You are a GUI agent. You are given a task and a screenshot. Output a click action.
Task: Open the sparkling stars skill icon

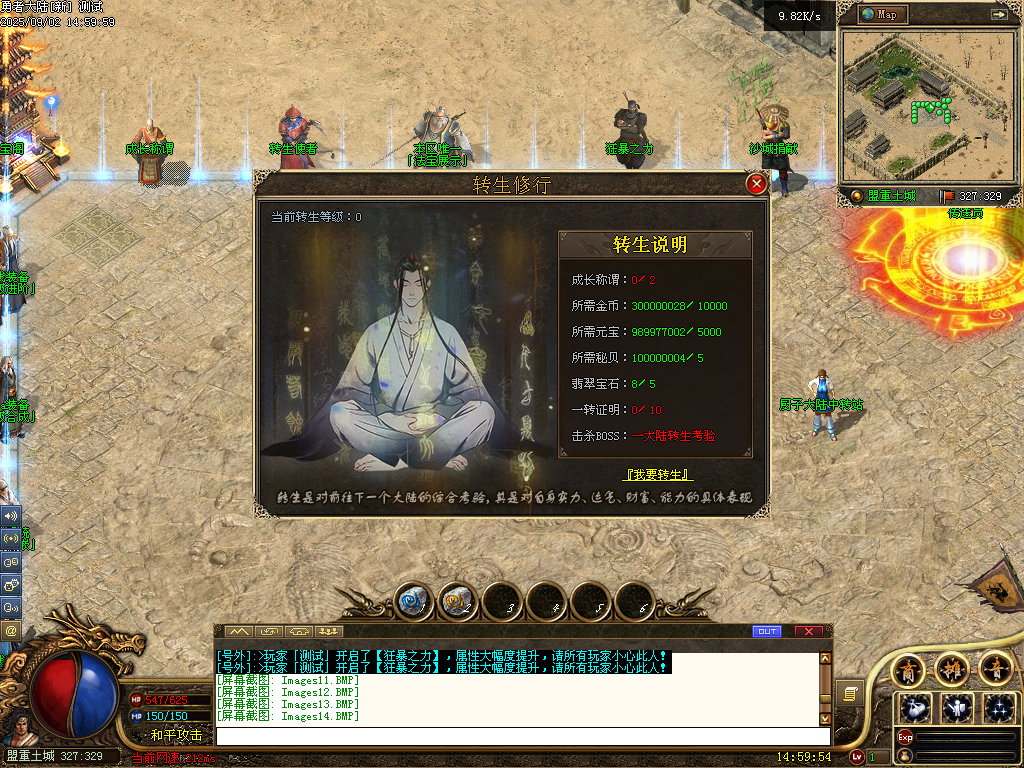[x=999, y=708]
